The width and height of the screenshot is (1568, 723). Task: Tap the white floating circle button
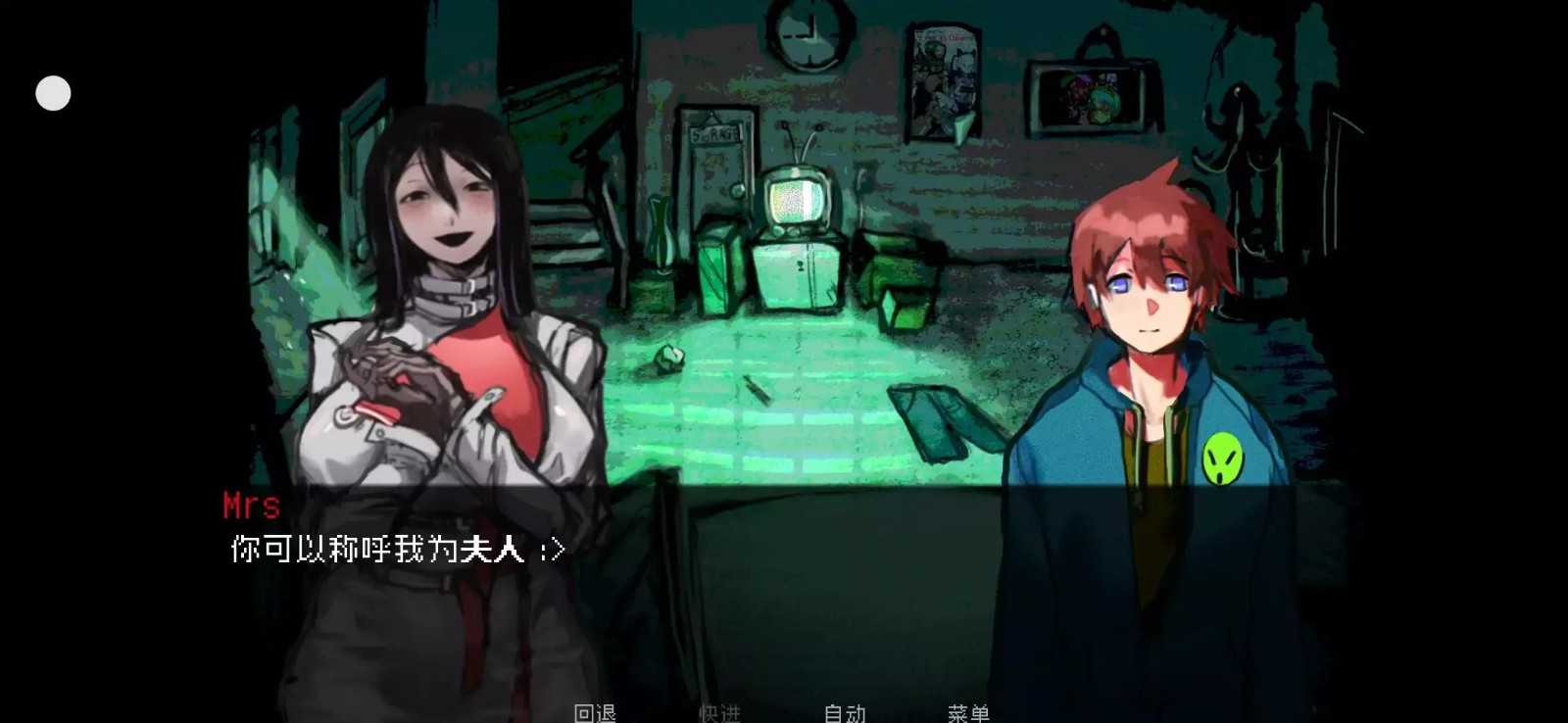point(53,93)
